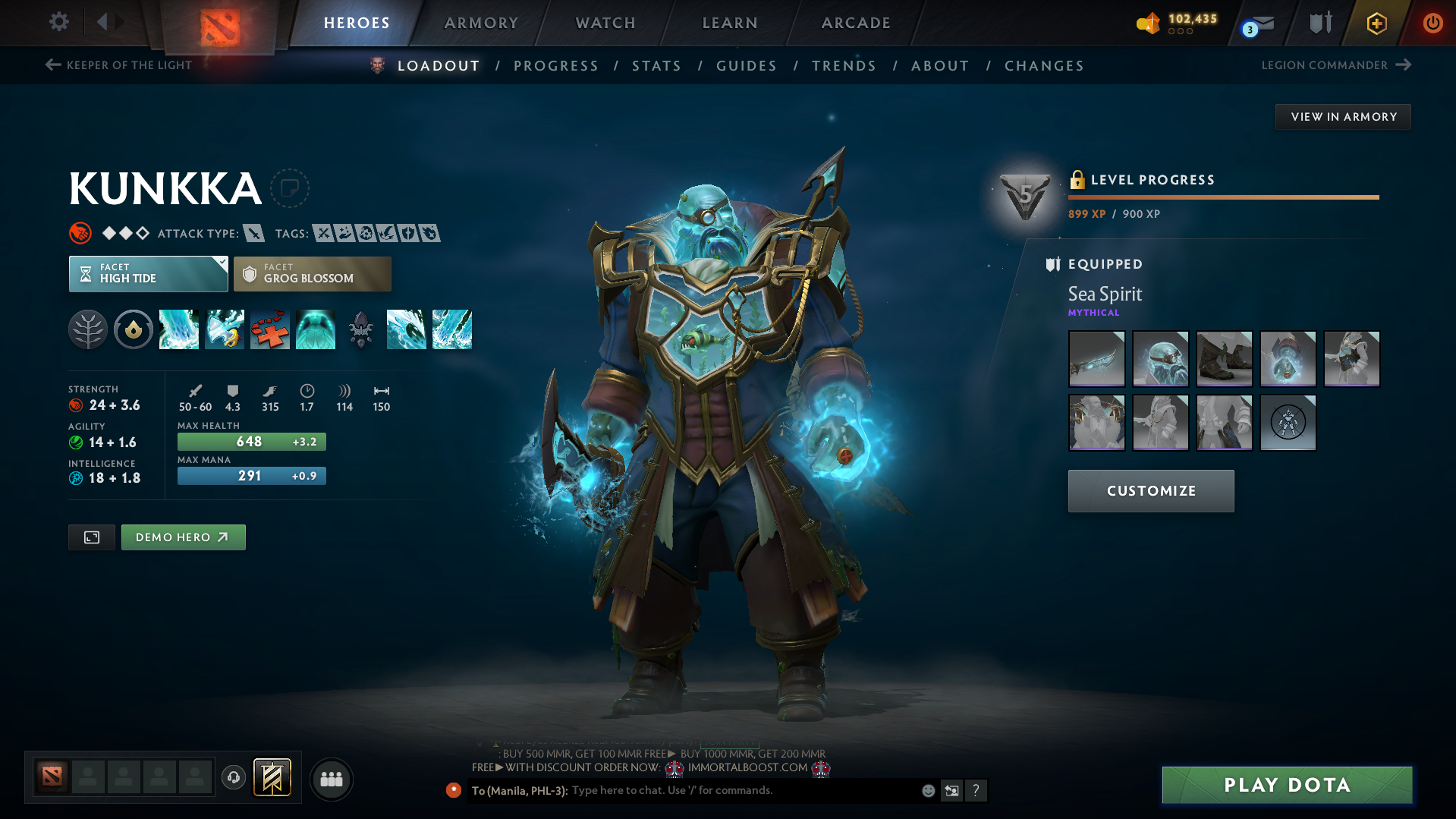Switch to the STATS tab

coord(656,65)
